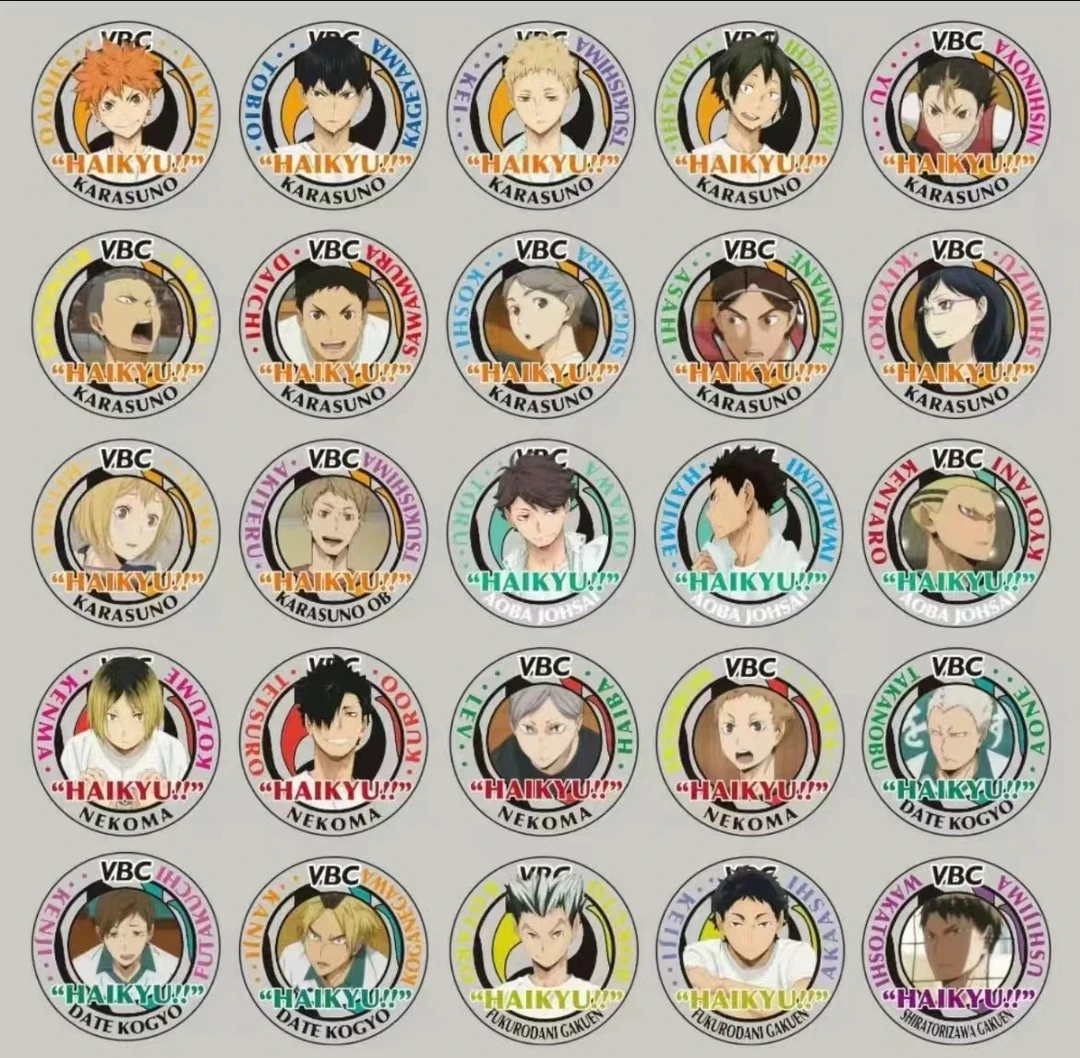1080x1058 pixels.
Task: Select the Shoyo Hinata badge
Action: point(125,117)
